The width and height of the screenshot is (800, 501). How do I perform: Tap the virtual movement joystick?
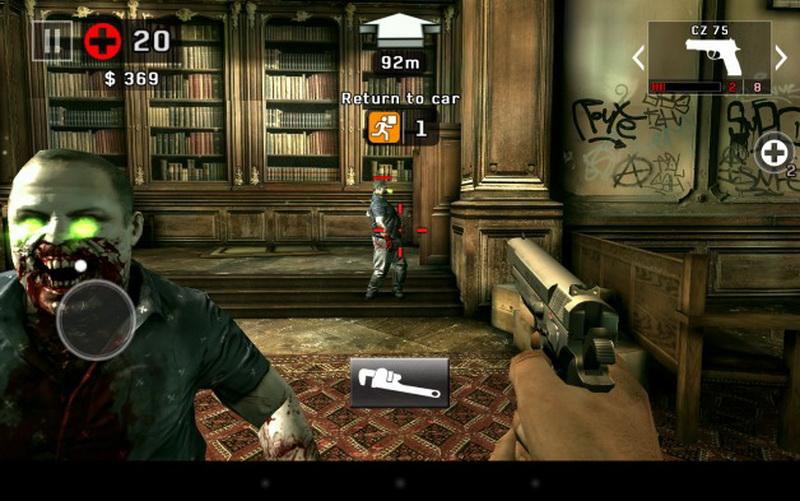tap(95, 319)
